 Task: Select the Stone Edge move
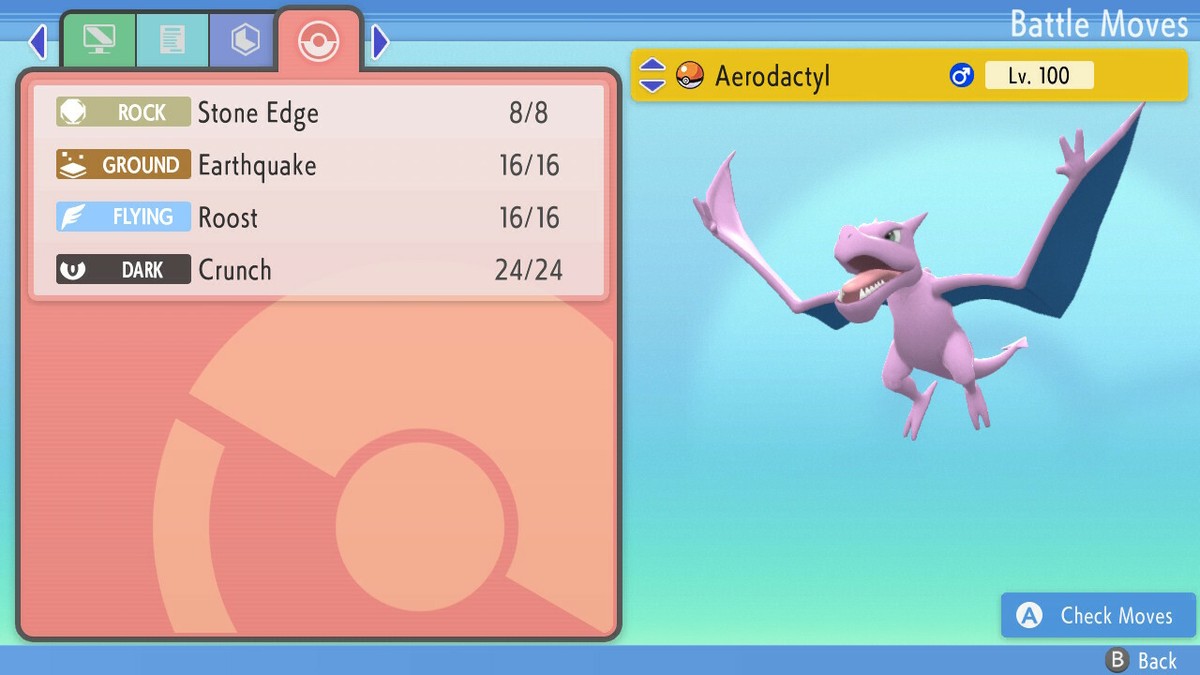tap(318, 112)
